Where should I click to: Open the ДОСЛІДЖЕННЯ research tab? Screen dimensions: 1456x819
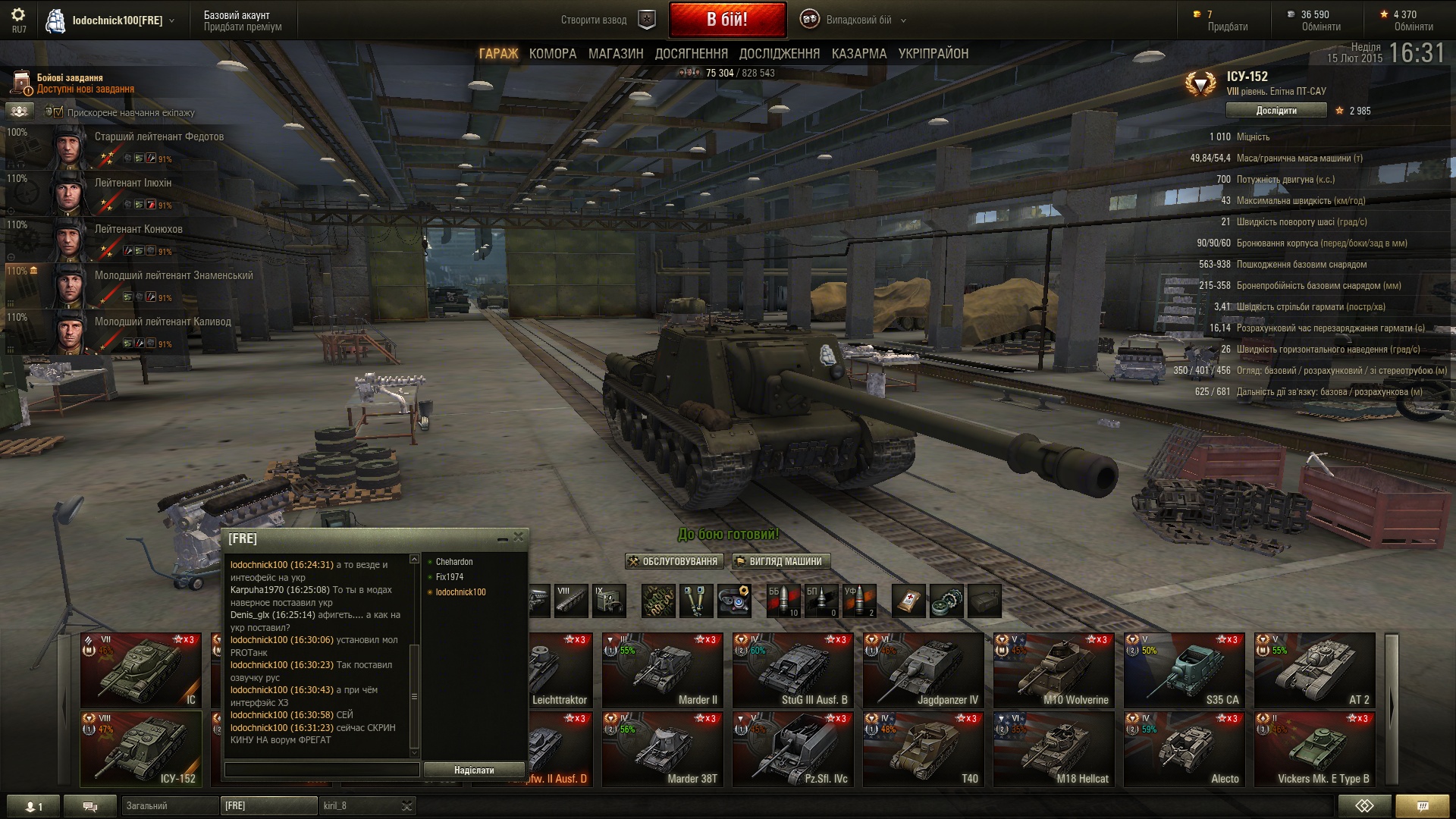pyautogui.click(x=780, y=54)
